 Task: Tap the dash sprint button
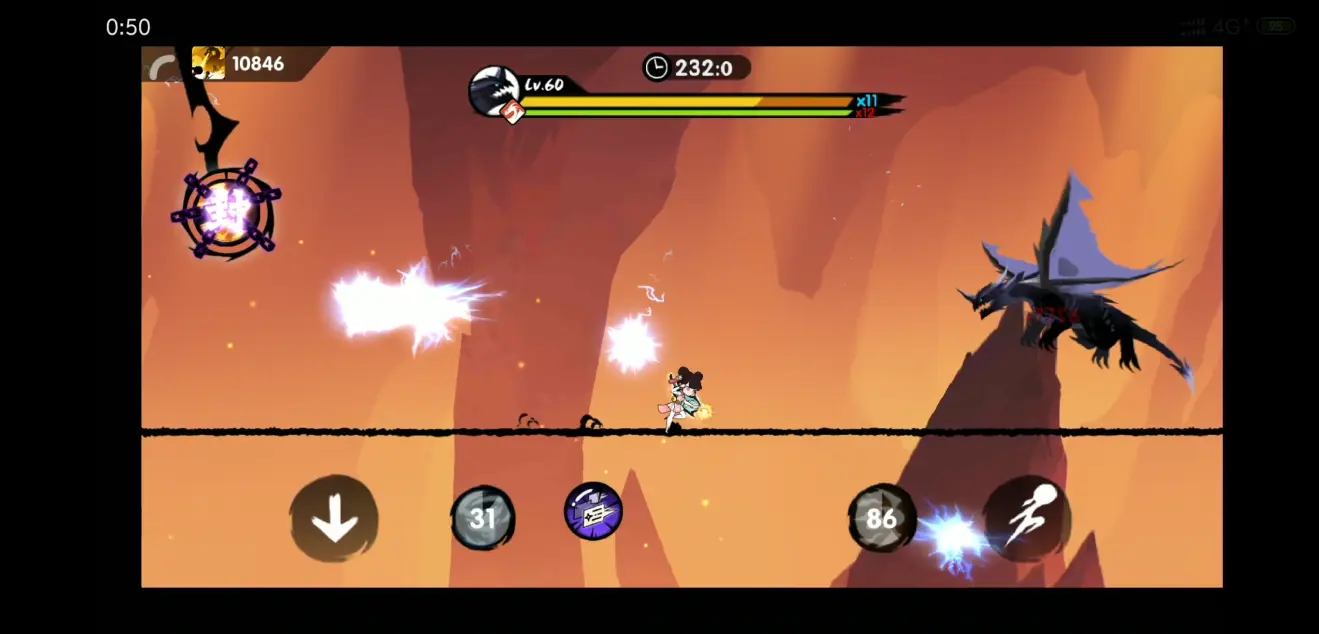1026,518
